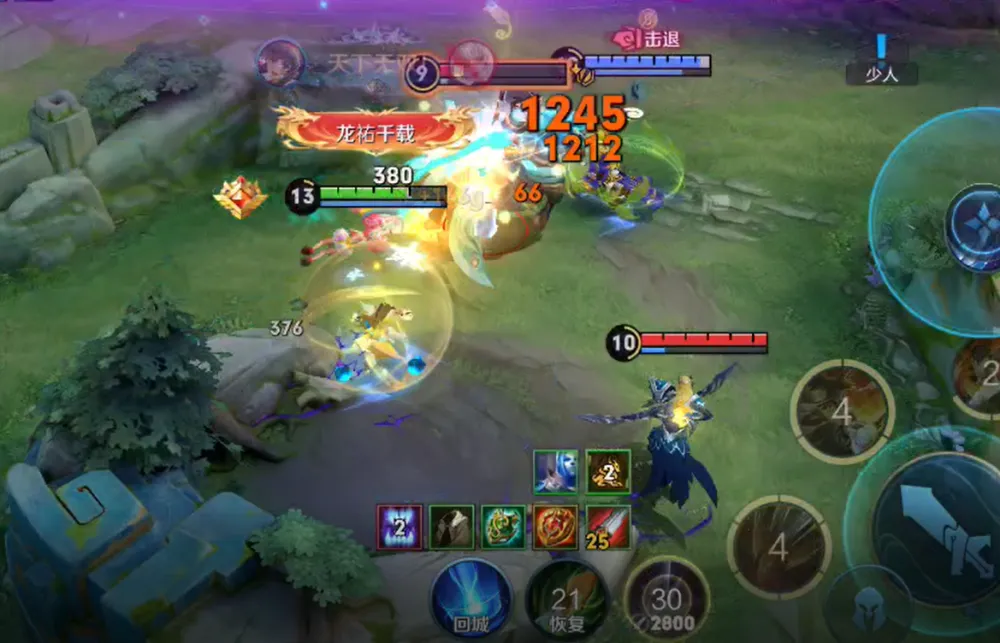The image size is (1000, 643).
Task: Tap the blue-haired hero portrait icon
Action: [555, 472]
